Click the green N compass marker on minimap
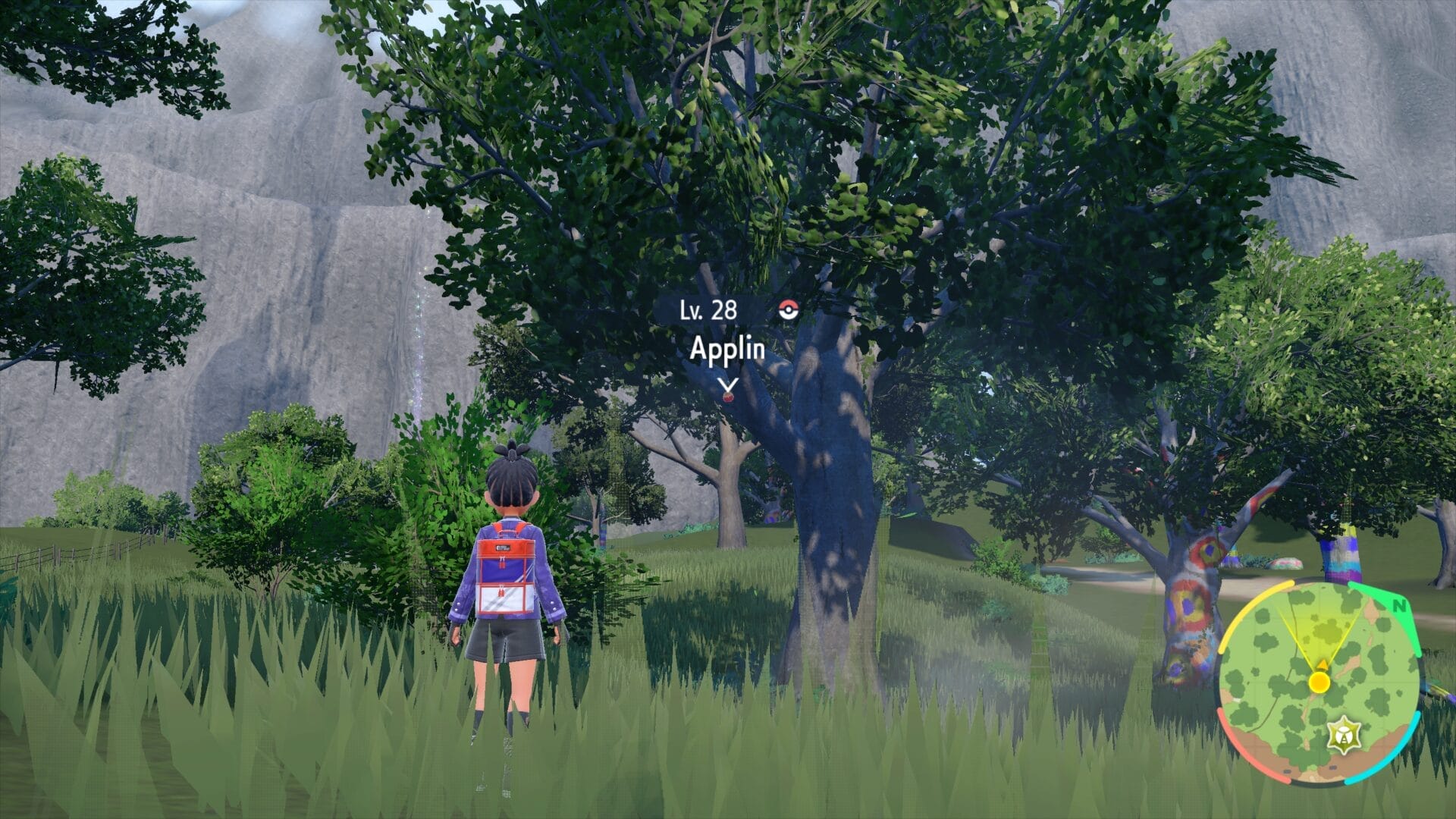The height and width of the screenshot is (819, 1456). coord(1400,605)
